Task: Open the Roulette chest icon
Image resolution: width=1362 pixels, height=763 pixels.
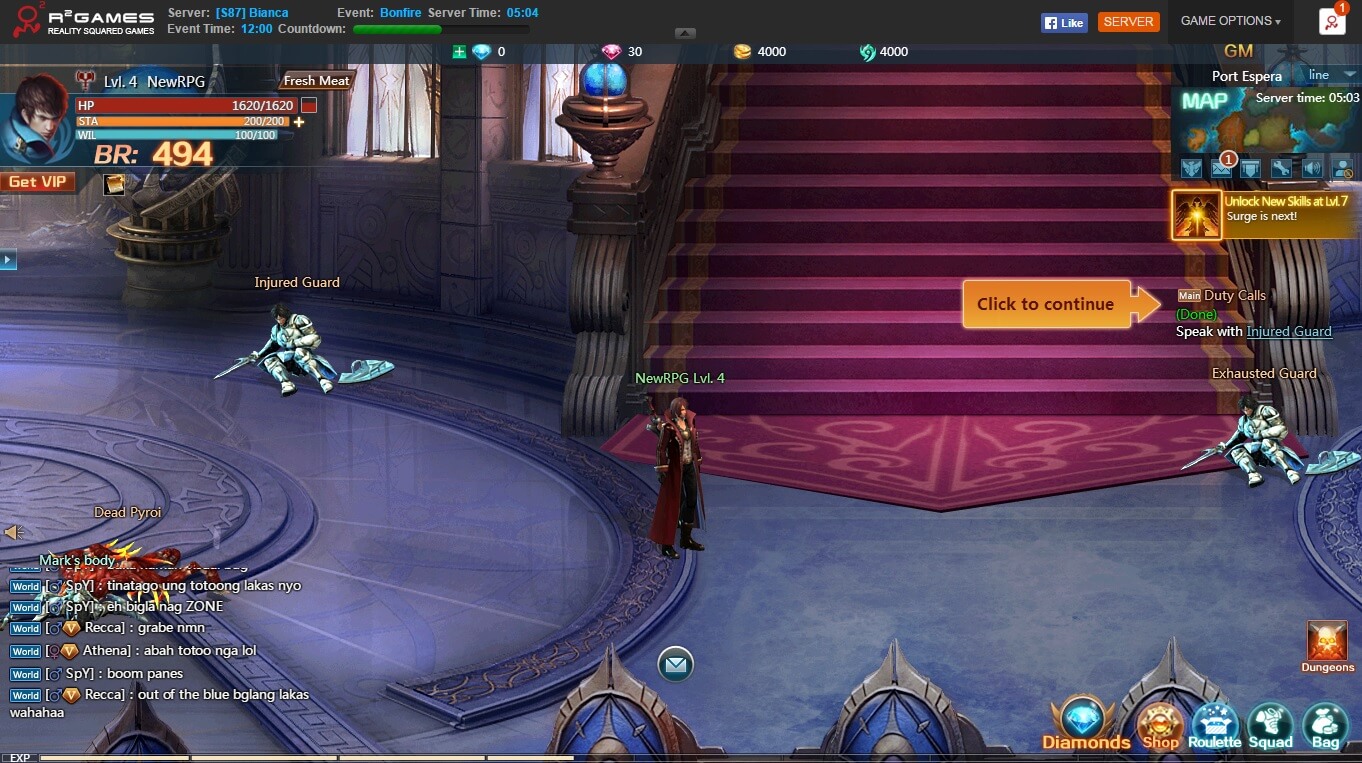Action: click(x=1215, y=726)
